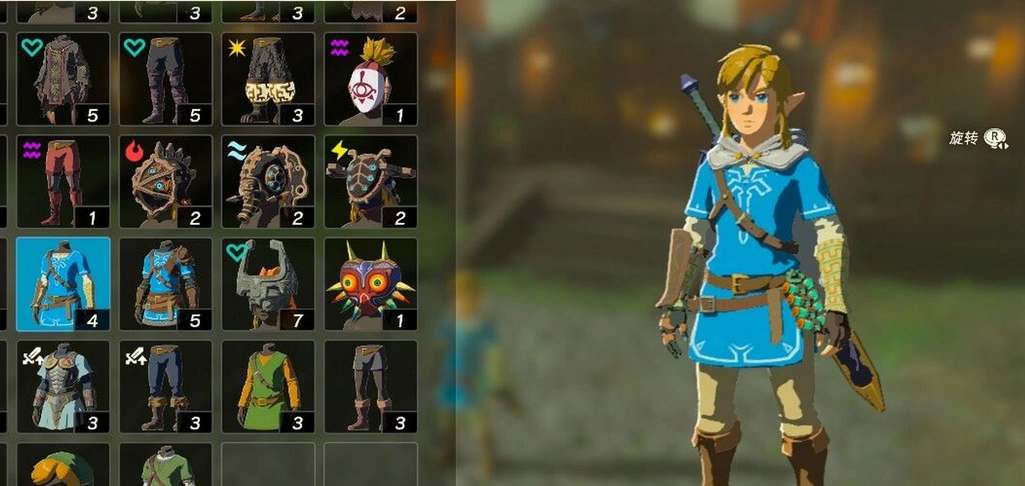Pick the fur-trimmed leg wraps slot
The image size is (1025, 486).
click(267, 79)
